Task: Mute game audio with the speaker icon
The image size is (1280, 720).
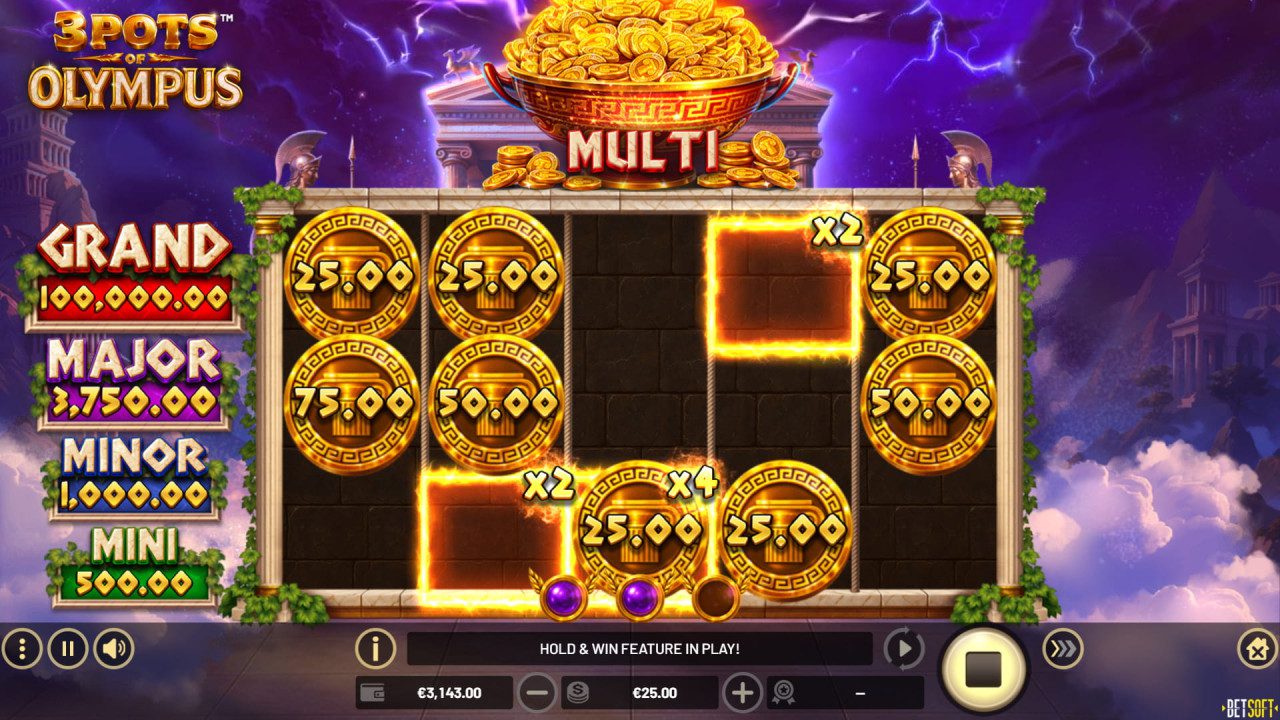Action: [112, 647]
